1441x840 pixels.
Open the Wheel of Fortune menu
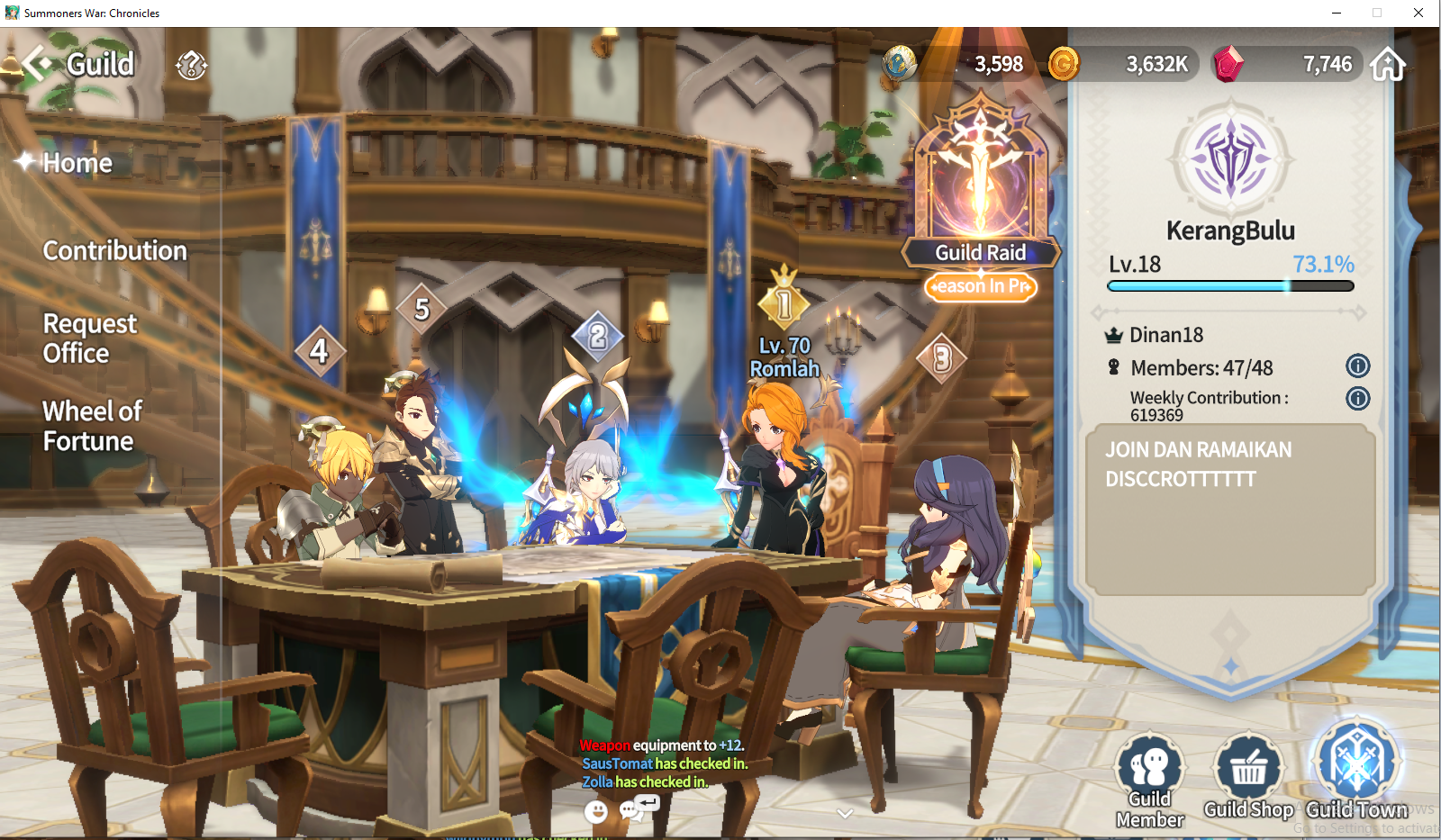pos(92,426)
